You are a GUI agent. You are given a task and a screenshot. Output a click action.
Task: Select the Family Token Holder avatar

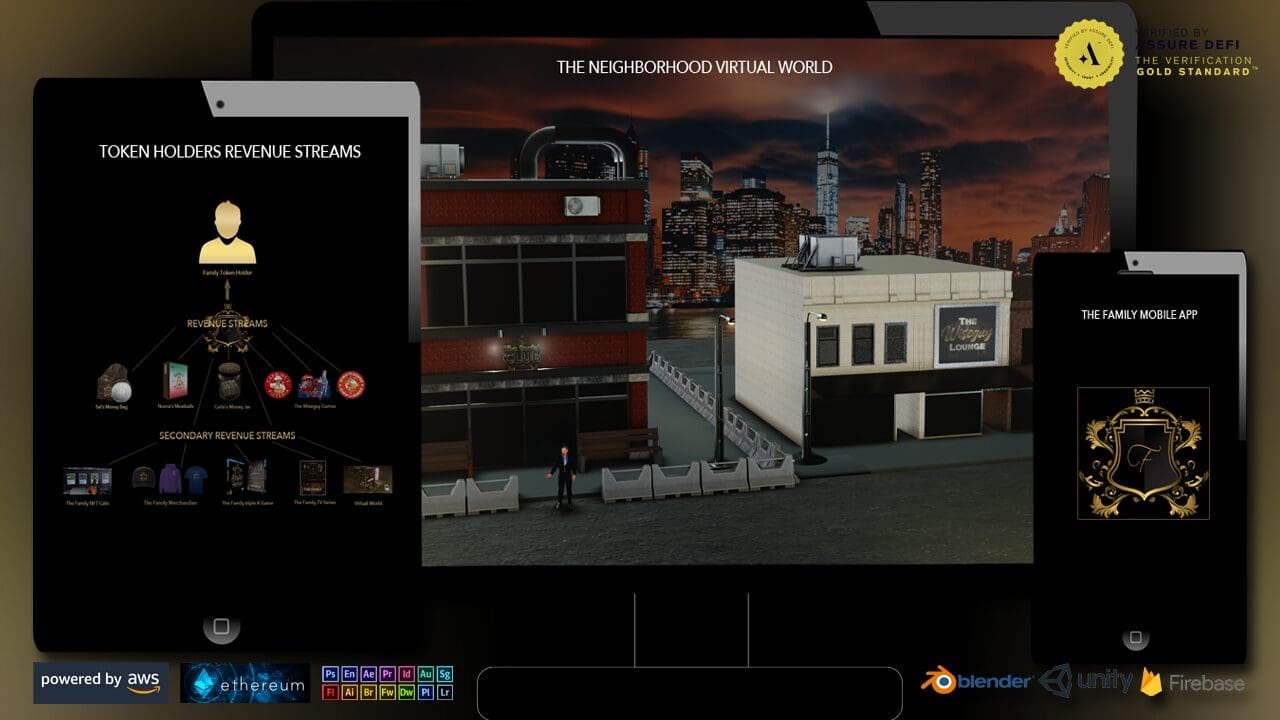click(x=227, y=233)
